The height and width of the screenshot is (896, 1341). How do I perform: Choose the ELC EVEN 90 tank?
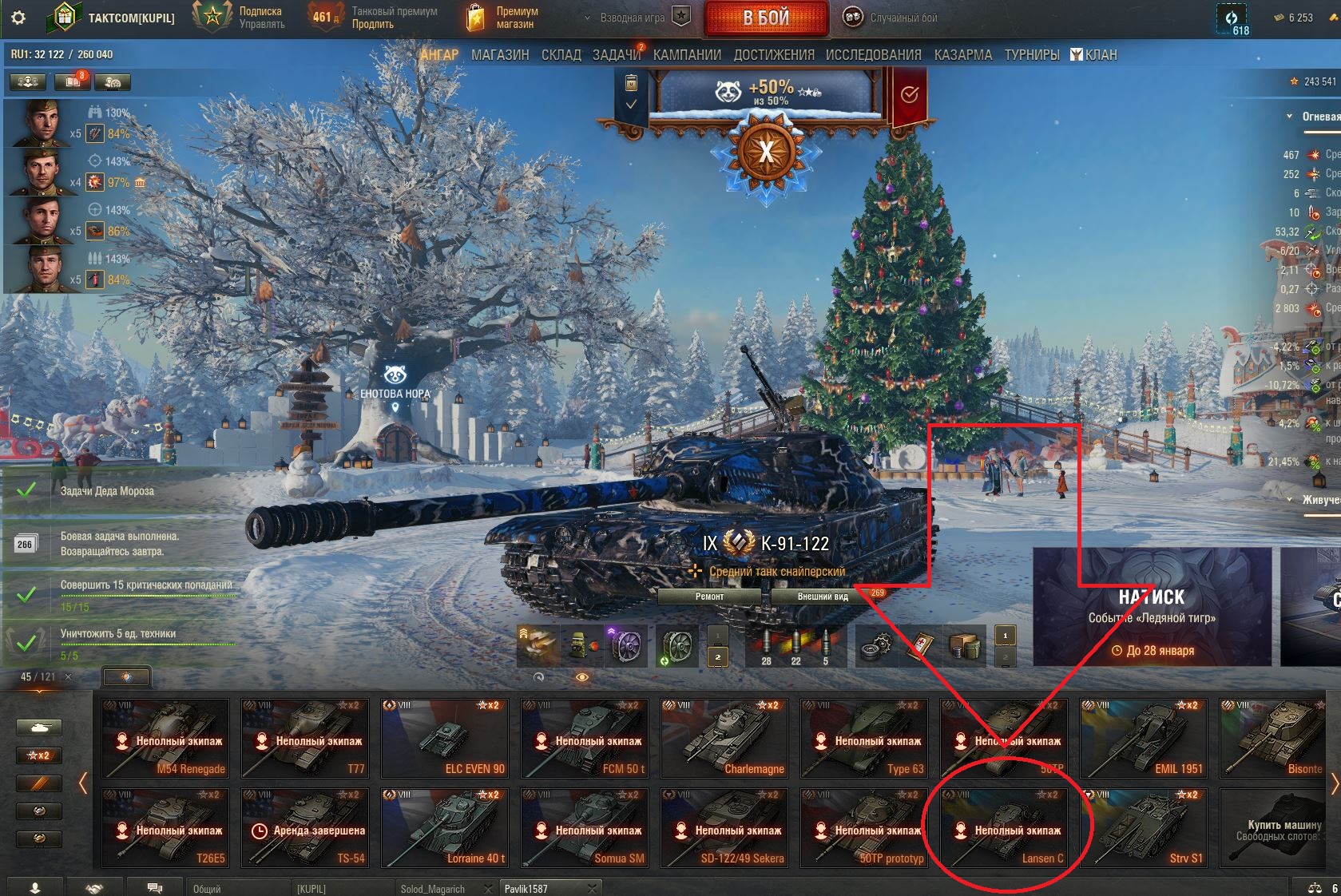click(x=444, y=738)
